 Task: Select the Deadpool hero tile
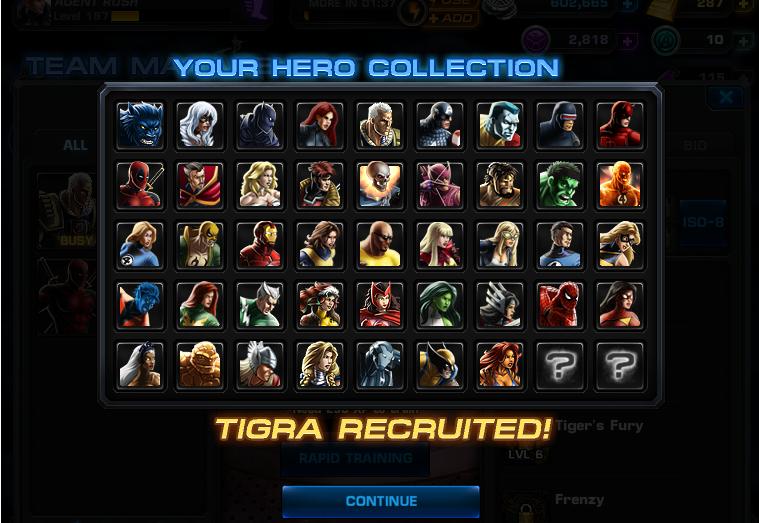click(140, 186)
